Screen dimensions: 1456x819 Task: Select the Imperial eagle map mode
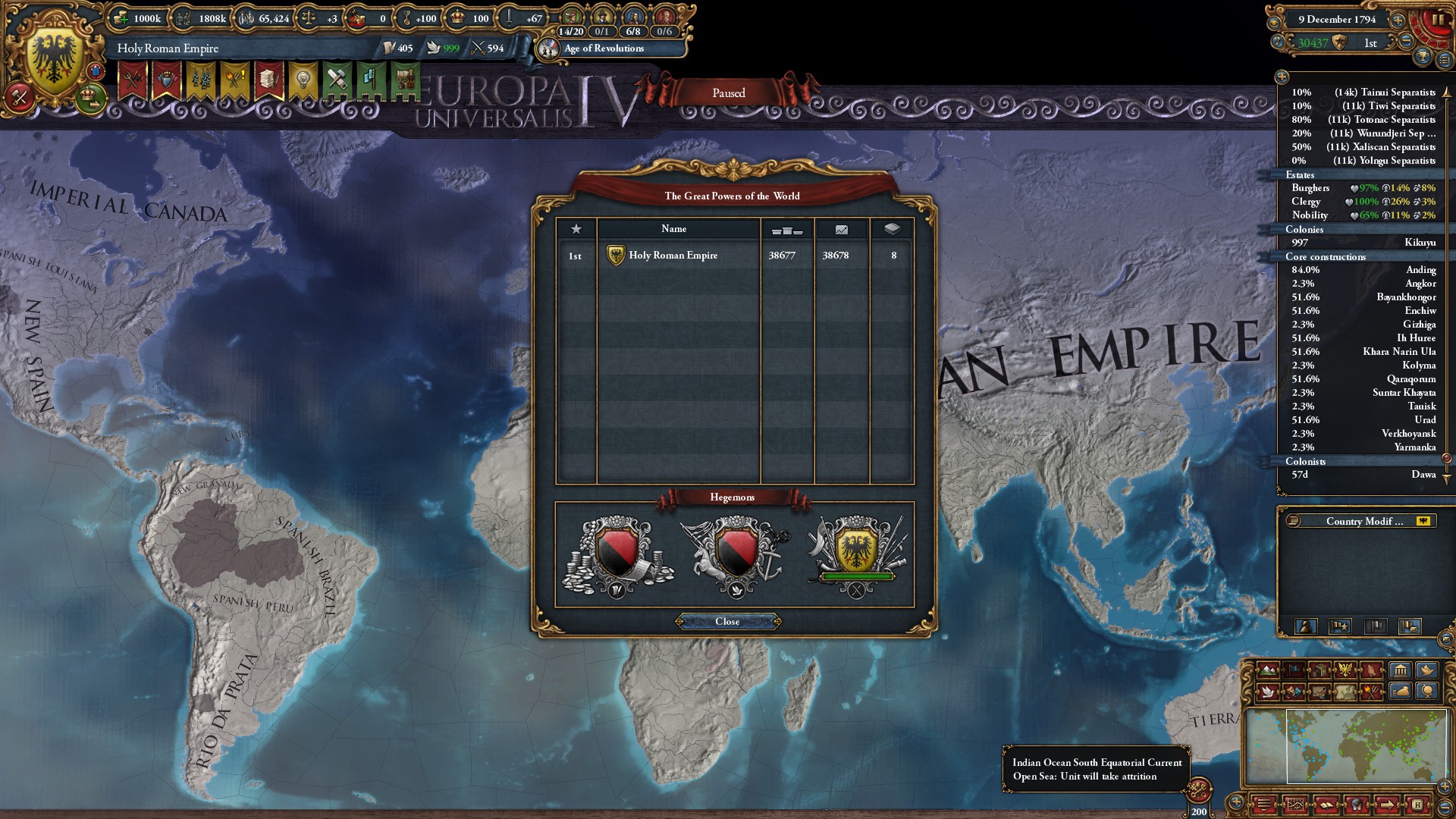point(1346,670)
